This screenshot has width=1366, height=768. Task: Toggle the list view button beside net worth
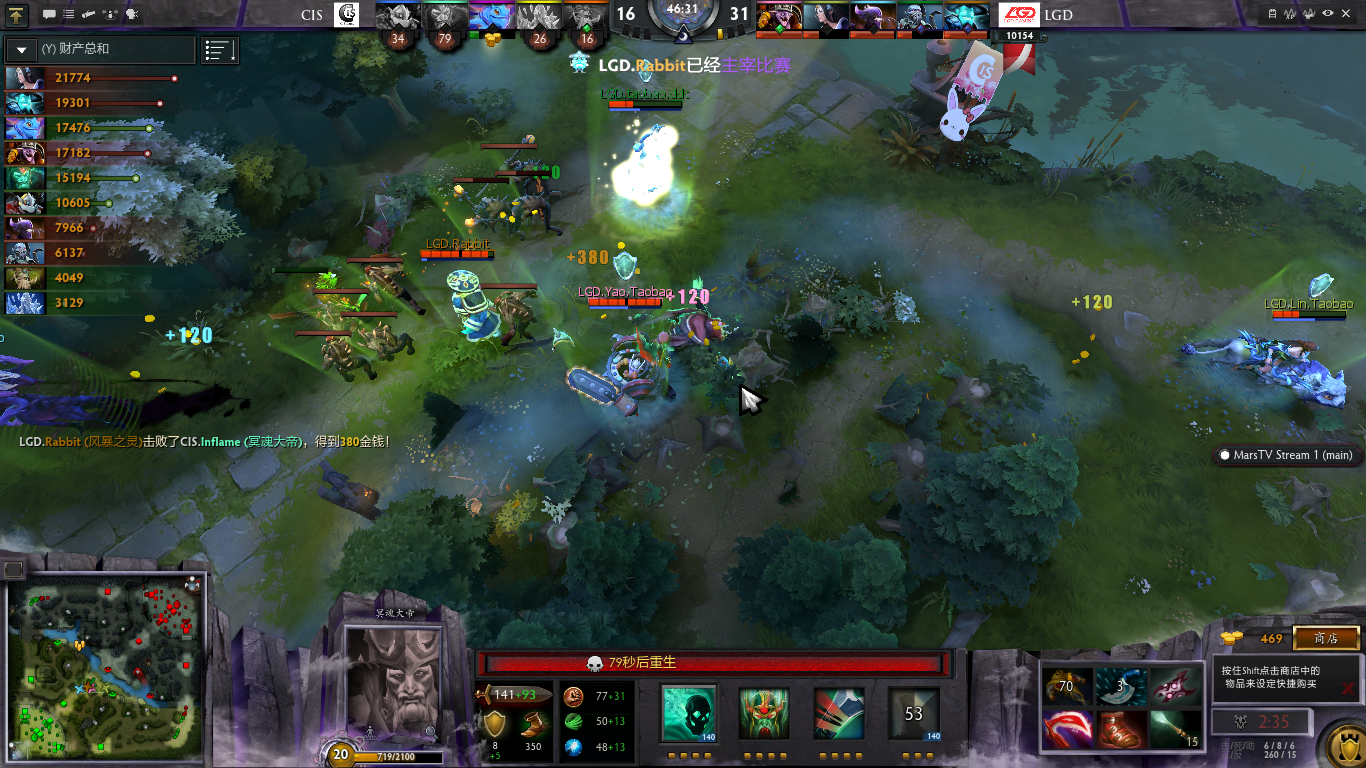coord(219,50)
